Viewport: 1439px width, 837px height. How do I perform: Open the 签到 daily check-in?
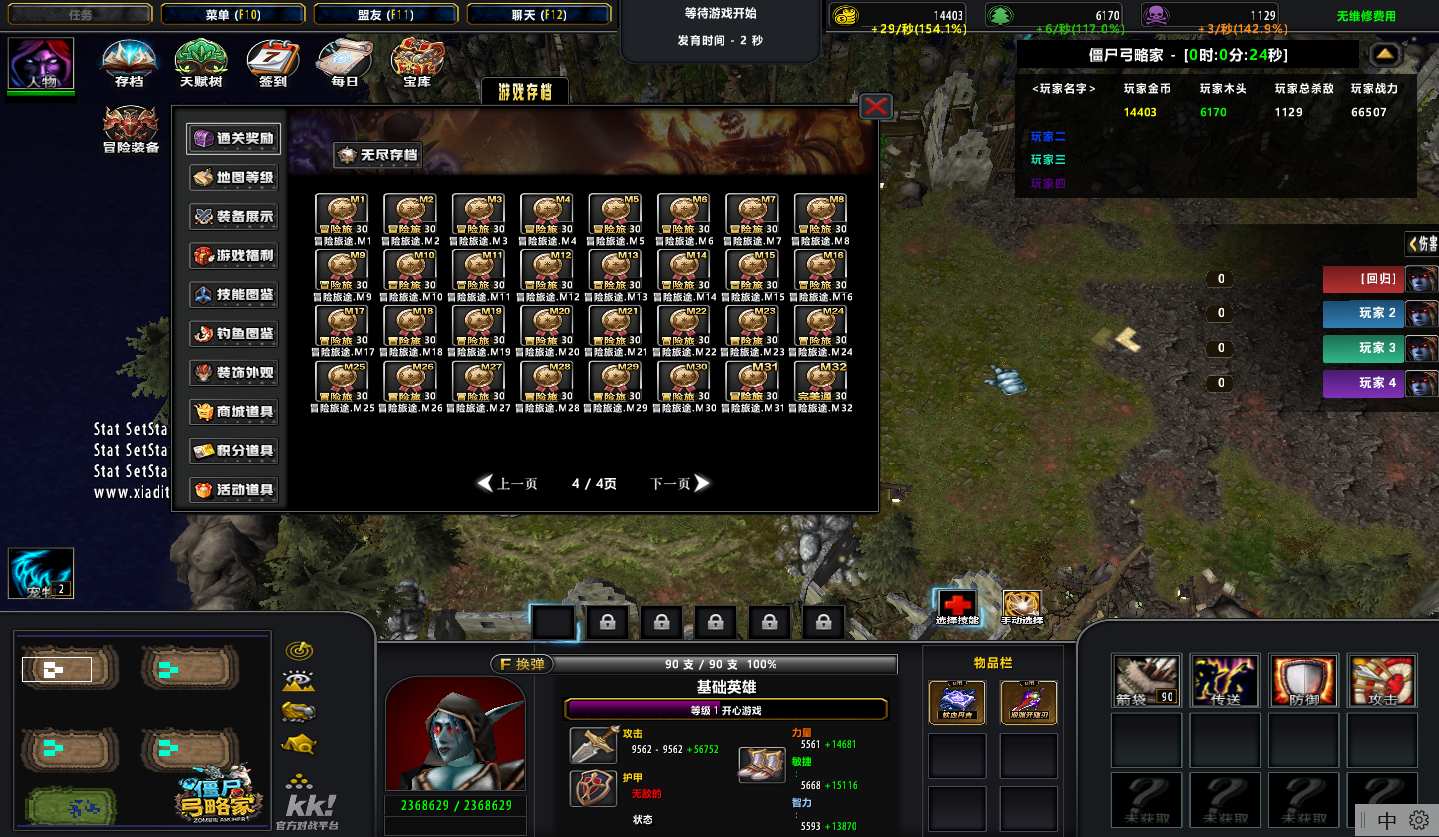pyautogui.click(x=272, y=63)
